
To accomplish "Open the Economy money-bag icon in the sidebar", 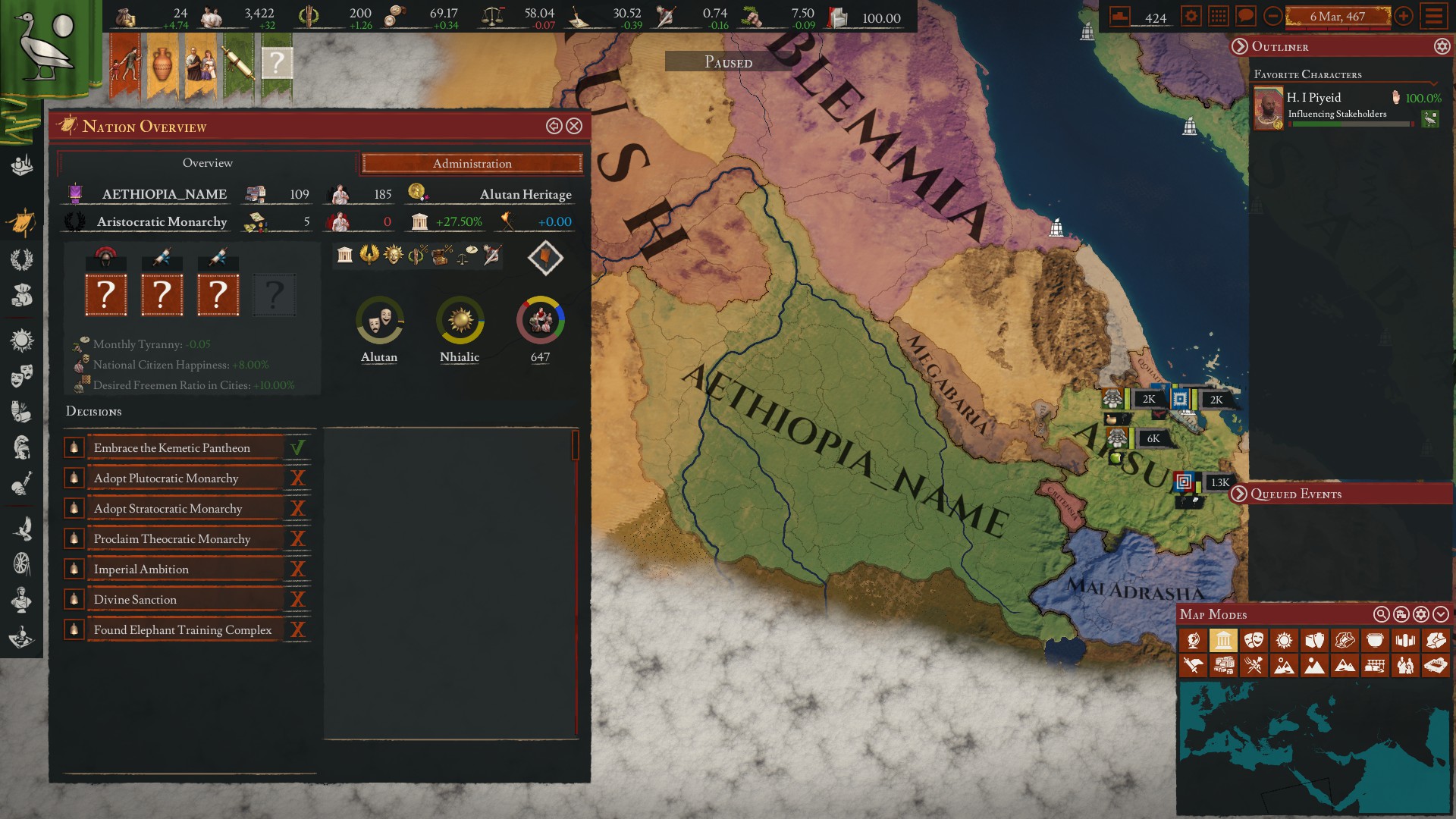I will 21,296.
